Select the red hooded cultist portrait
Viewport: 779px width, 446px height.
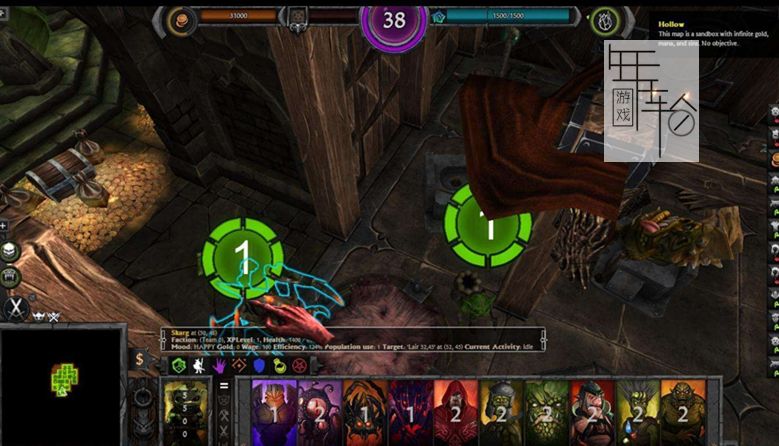click(455, 411)
